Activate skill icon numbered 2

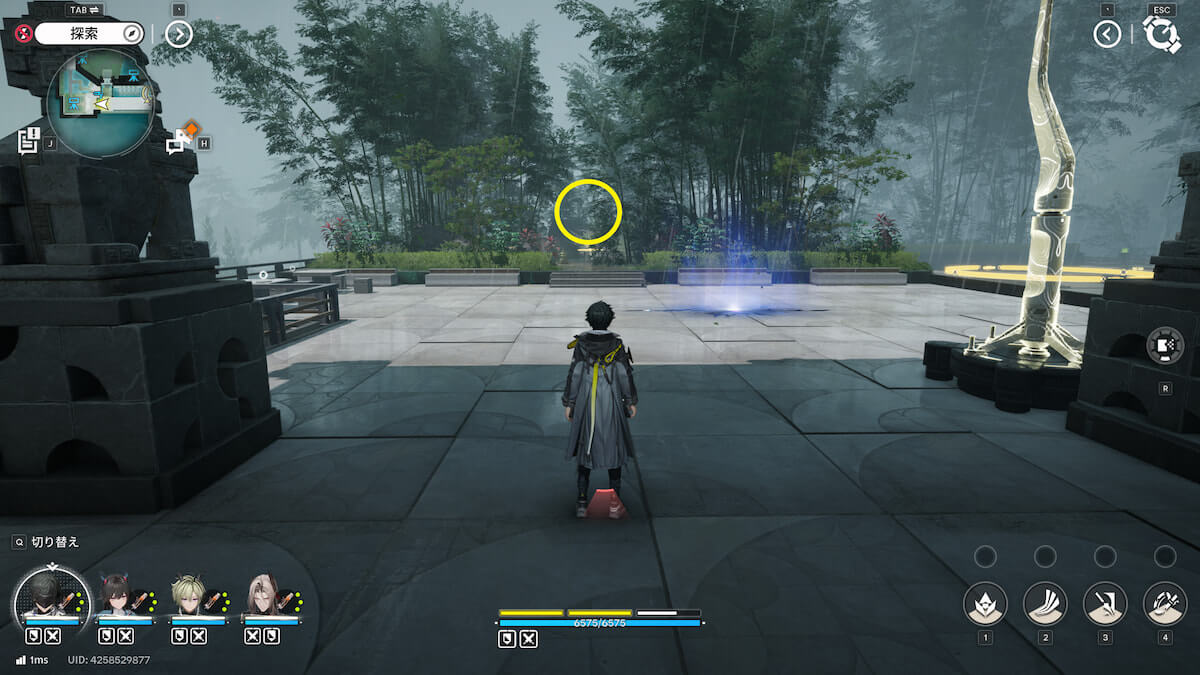(x=1045, y=604)
